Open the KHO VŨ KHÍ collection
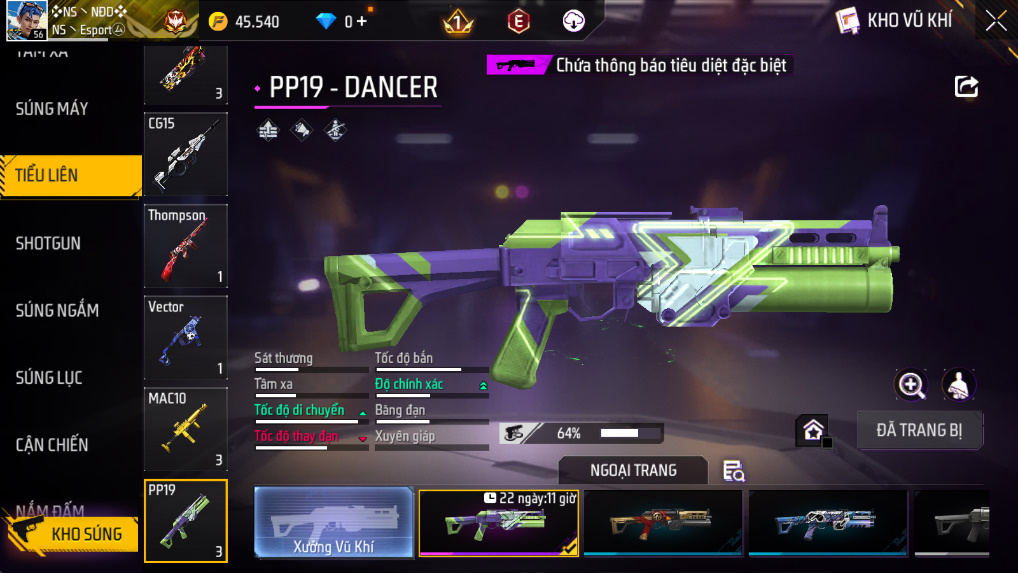The height and width of the screenshot is (573, 1018). 893,21
